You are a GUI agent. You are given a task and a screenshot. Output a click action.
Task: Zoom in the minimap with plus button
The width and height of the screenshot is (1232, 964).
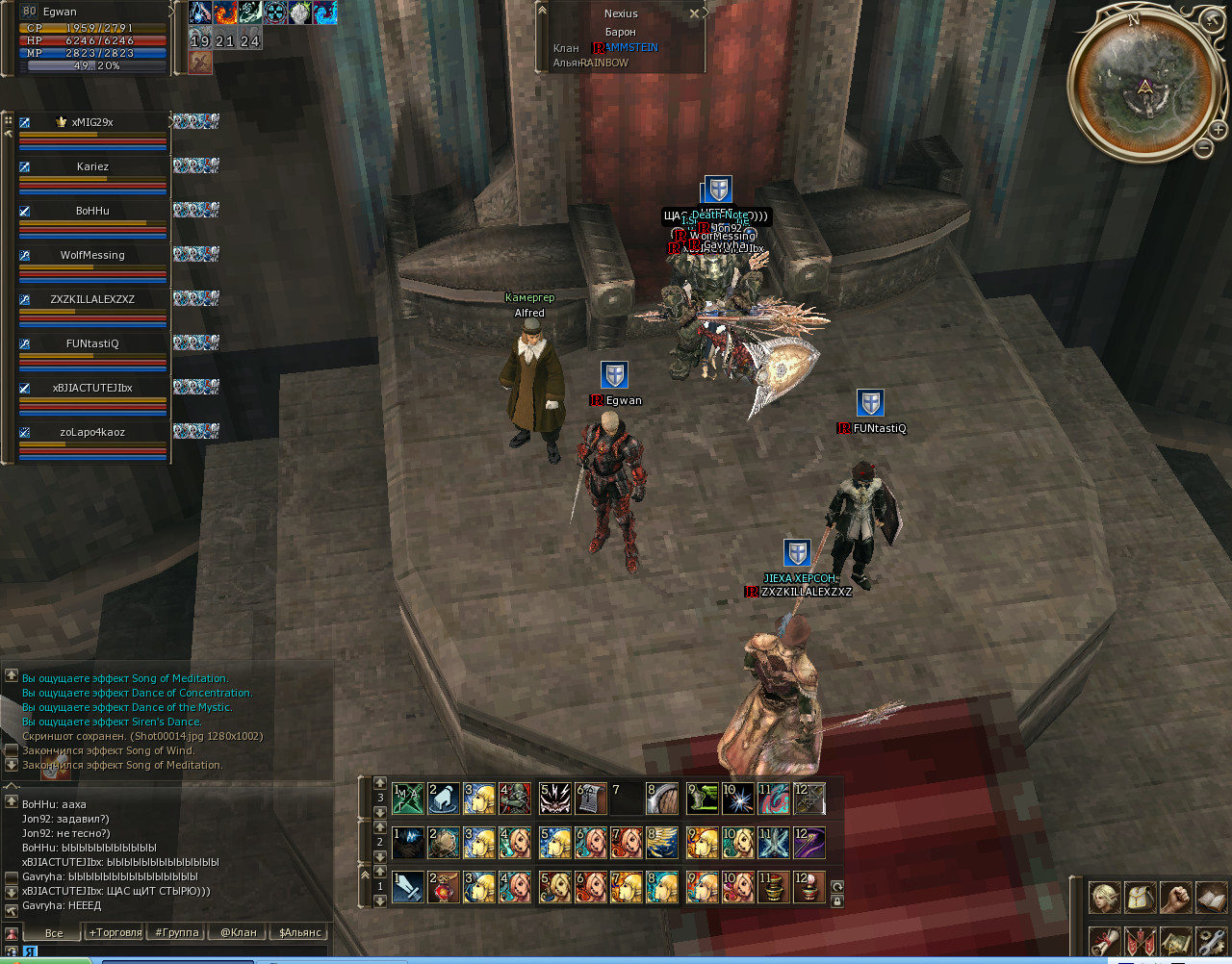click(1218, 129)
